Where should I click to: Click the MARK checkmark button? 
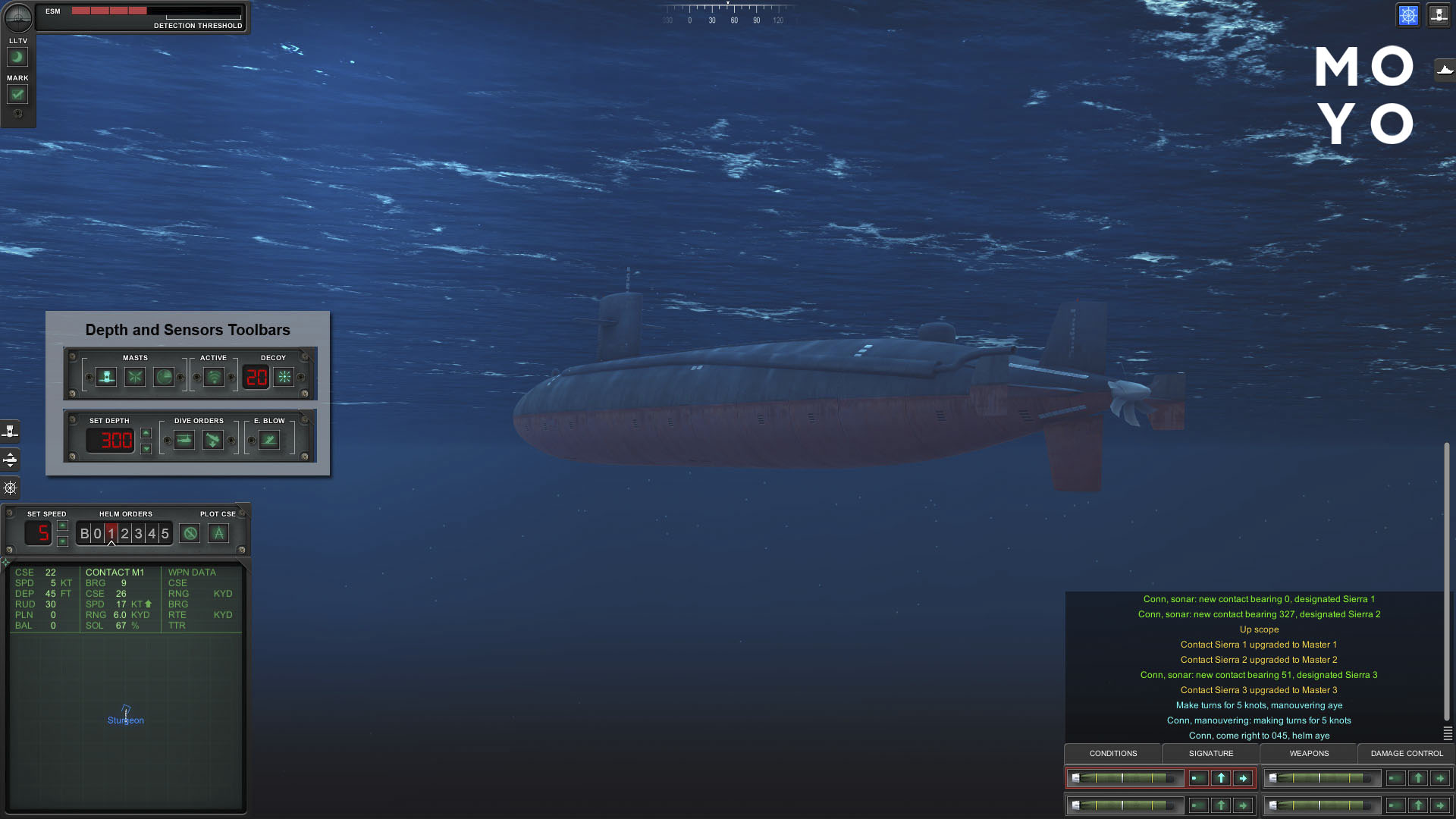tap(17, 94)
